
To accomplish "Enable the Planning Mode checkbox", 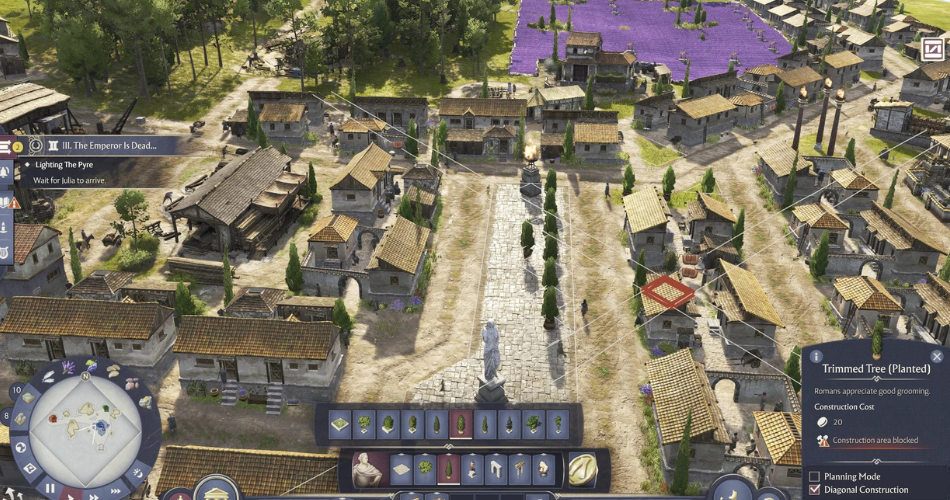I will (815, 476).
